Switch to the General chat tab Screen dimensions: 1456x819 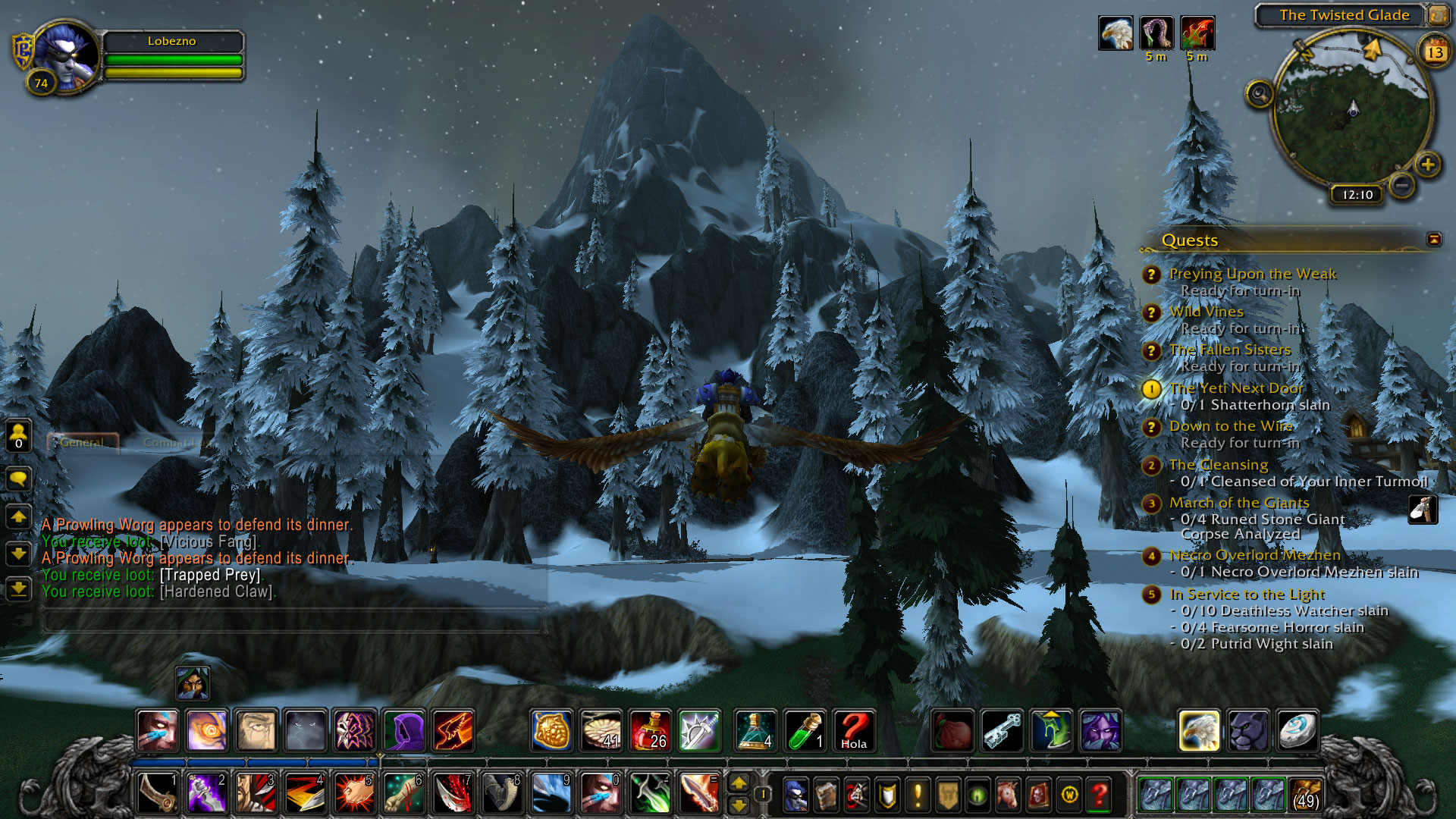82,442
